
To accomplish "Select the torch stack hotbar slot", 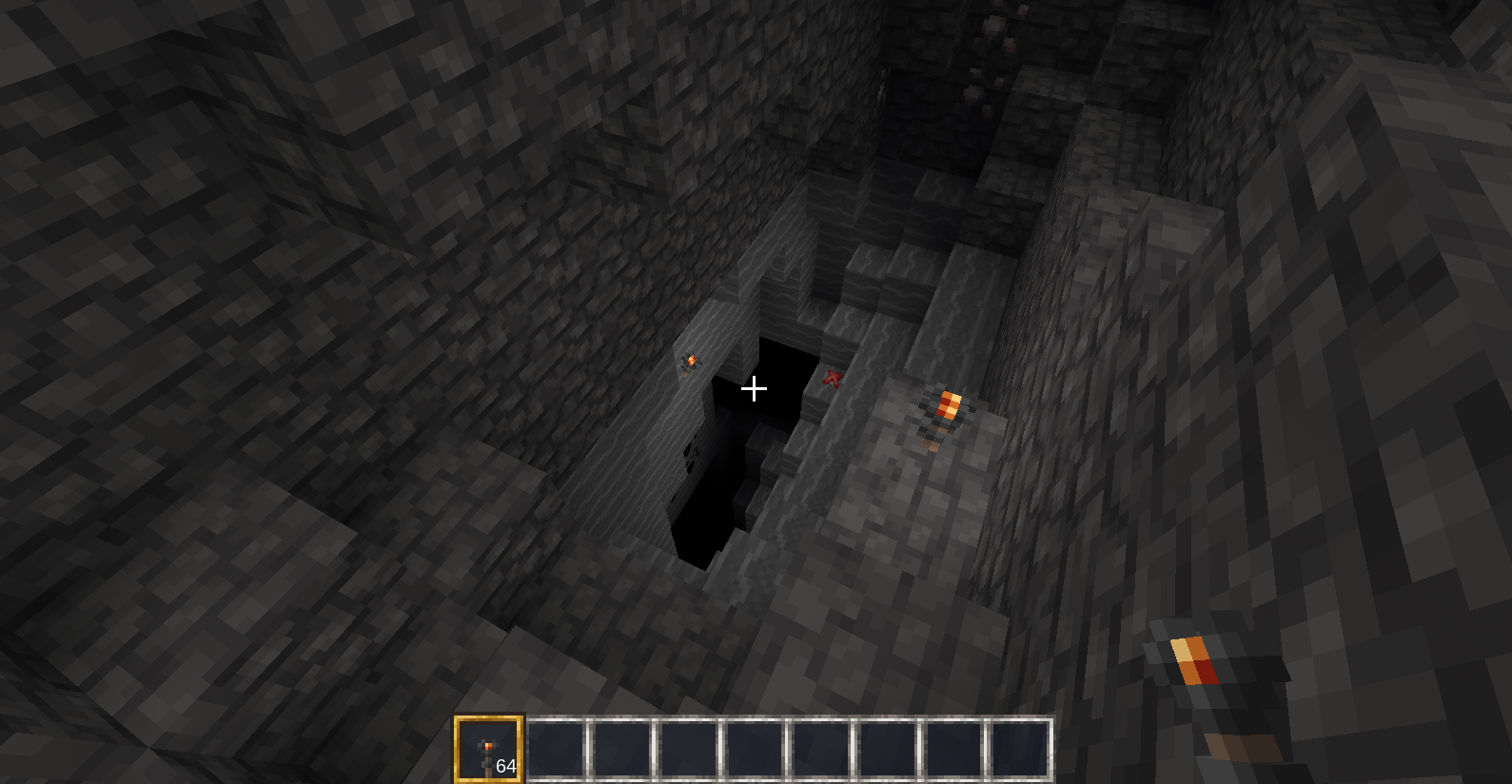I will [x=489, y=749].
